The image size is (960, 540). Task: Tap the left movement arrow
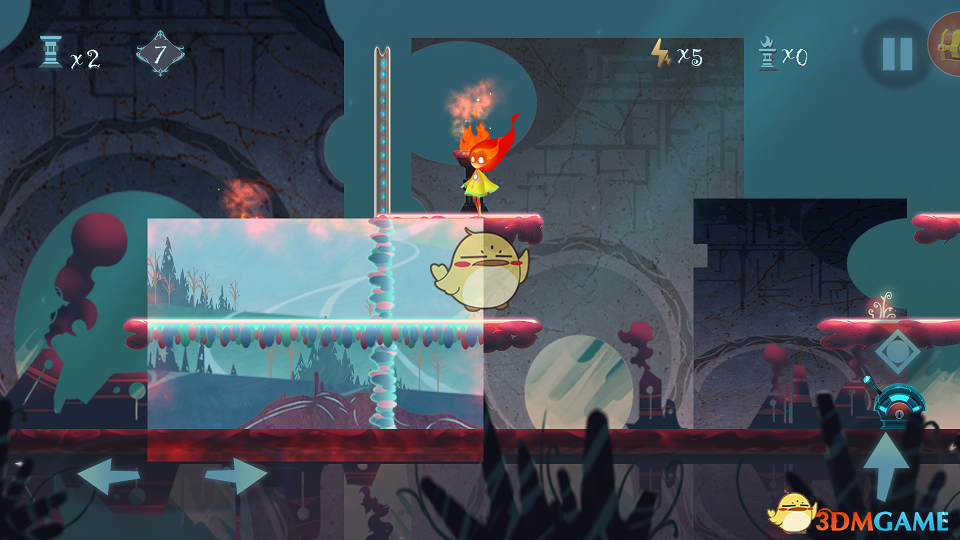pos(108,477)
